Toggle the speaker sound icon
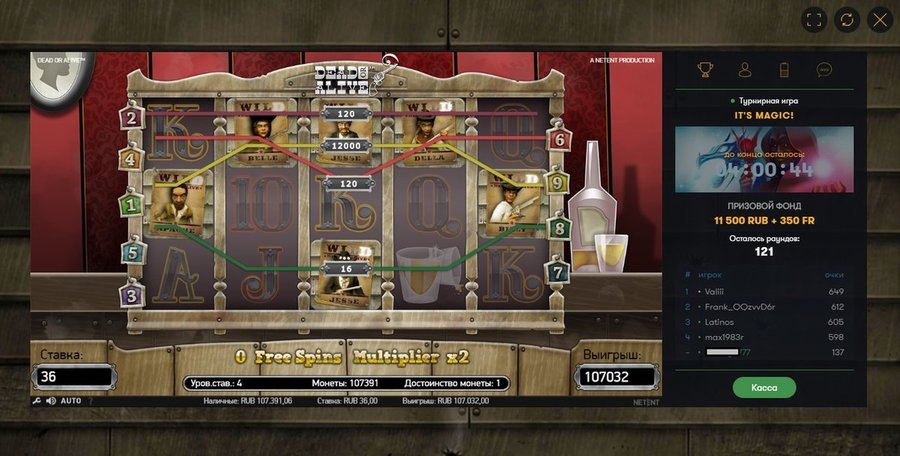 click(x=51, y=401)
